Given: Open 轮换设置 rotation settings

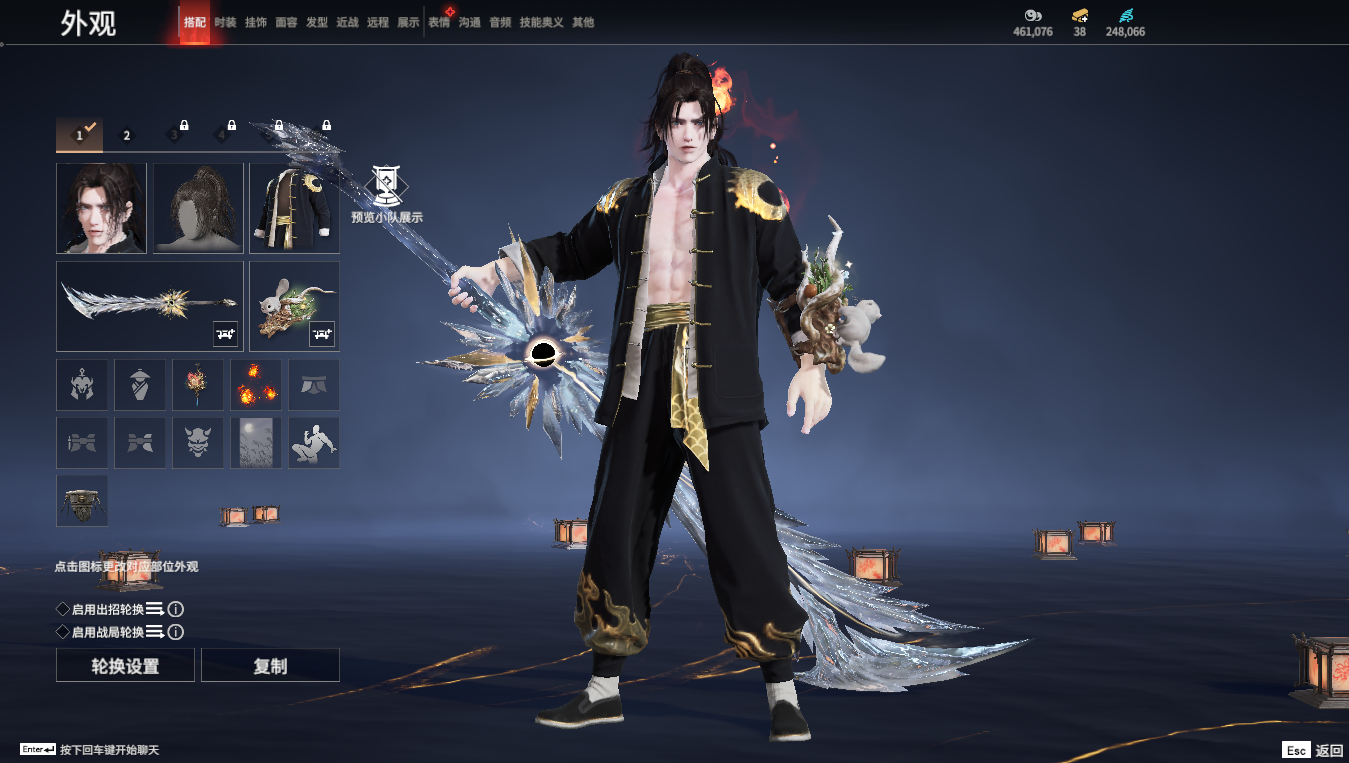Looking at the screenshot, I should tap(125, 666).
